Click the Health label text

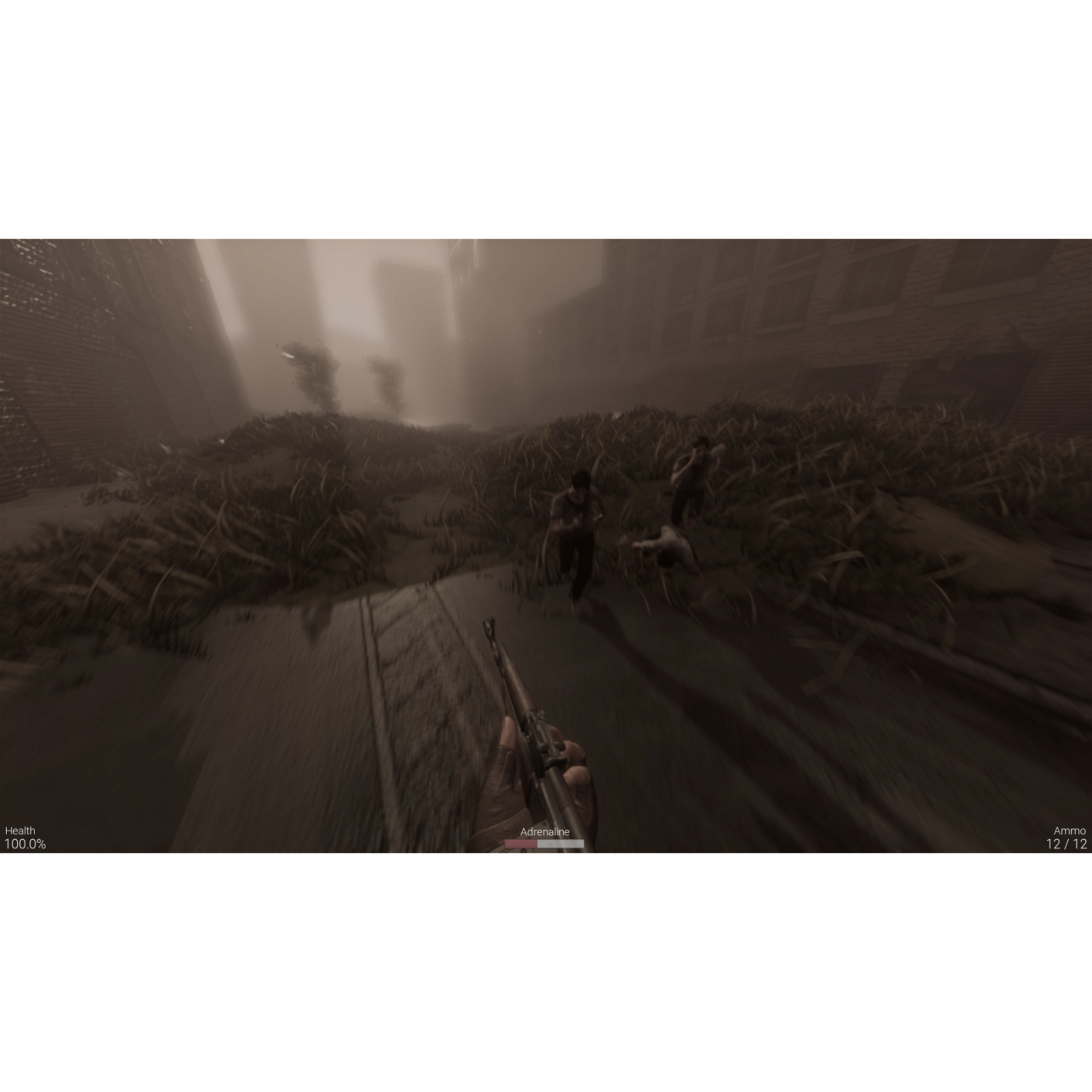20,831
